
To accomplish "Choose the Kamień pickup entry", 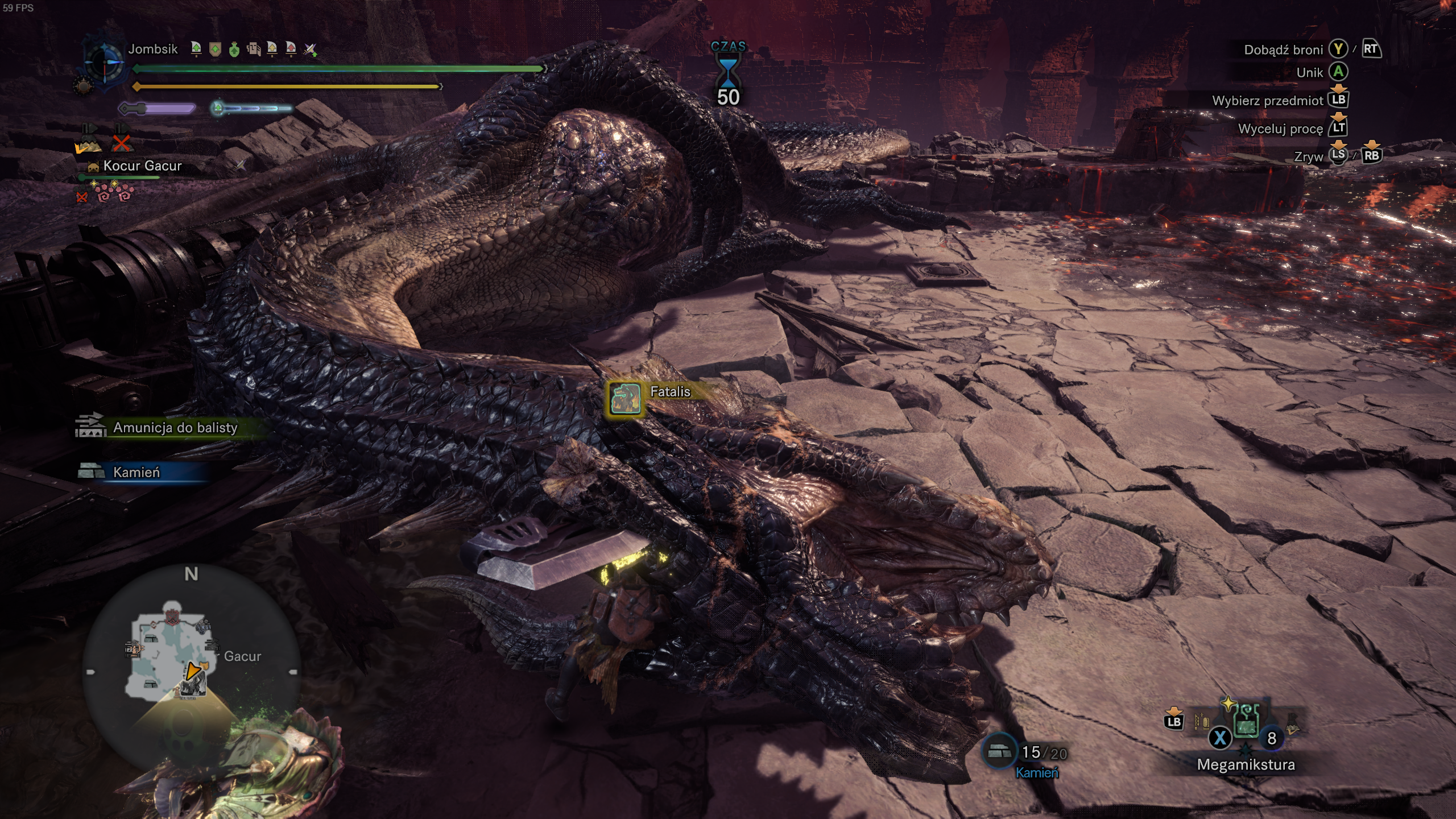I will [x=136, y=472].
